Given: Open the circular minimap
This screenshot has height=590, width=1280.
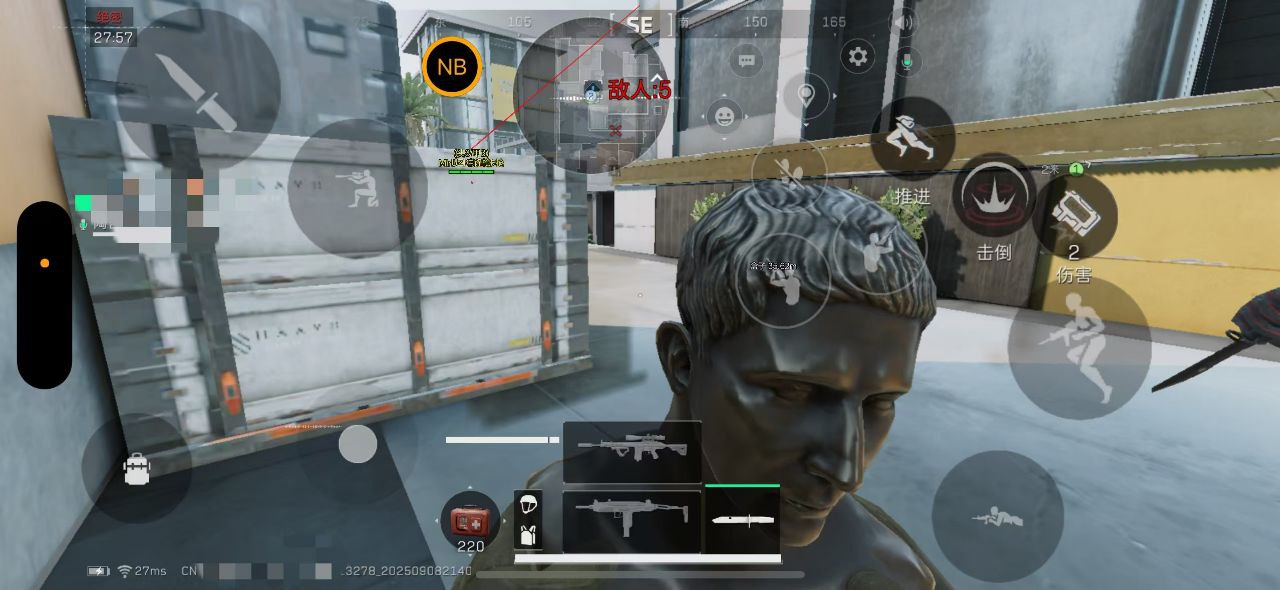Looking at the screenshot, I should 590,95.
